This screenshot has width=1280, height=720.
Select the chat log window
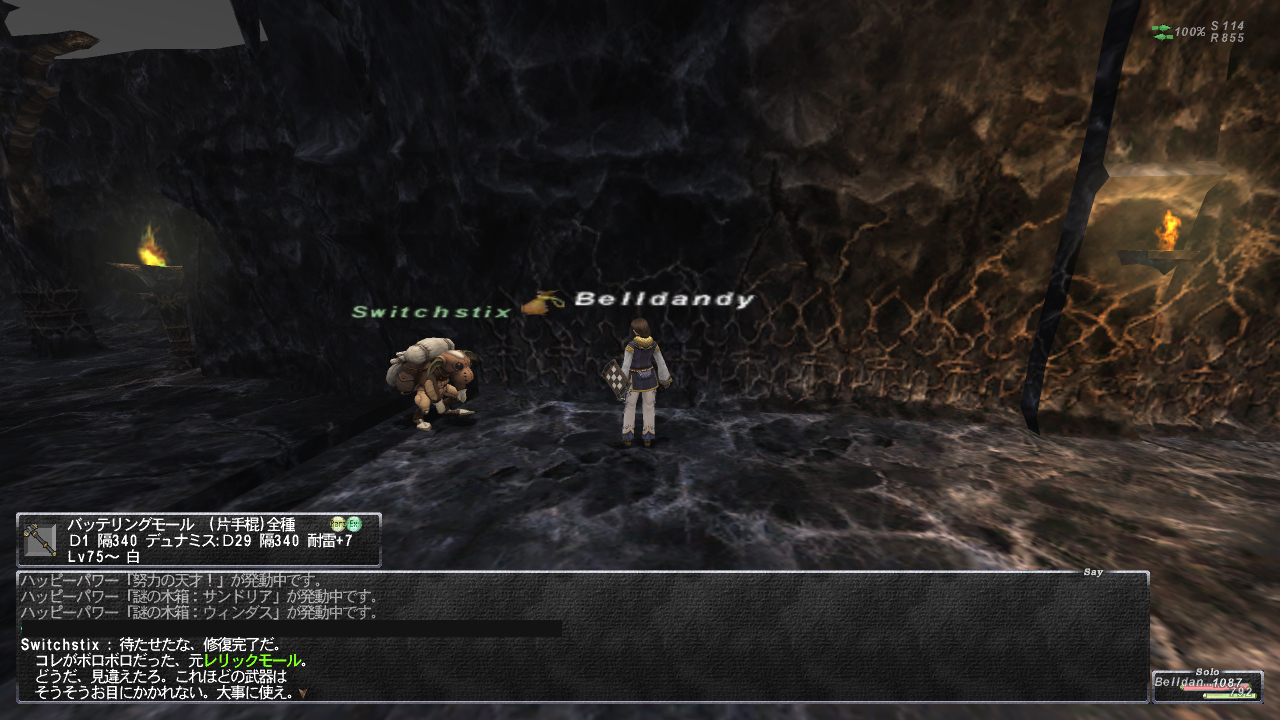pyautogui.click(x=582, y=637)
